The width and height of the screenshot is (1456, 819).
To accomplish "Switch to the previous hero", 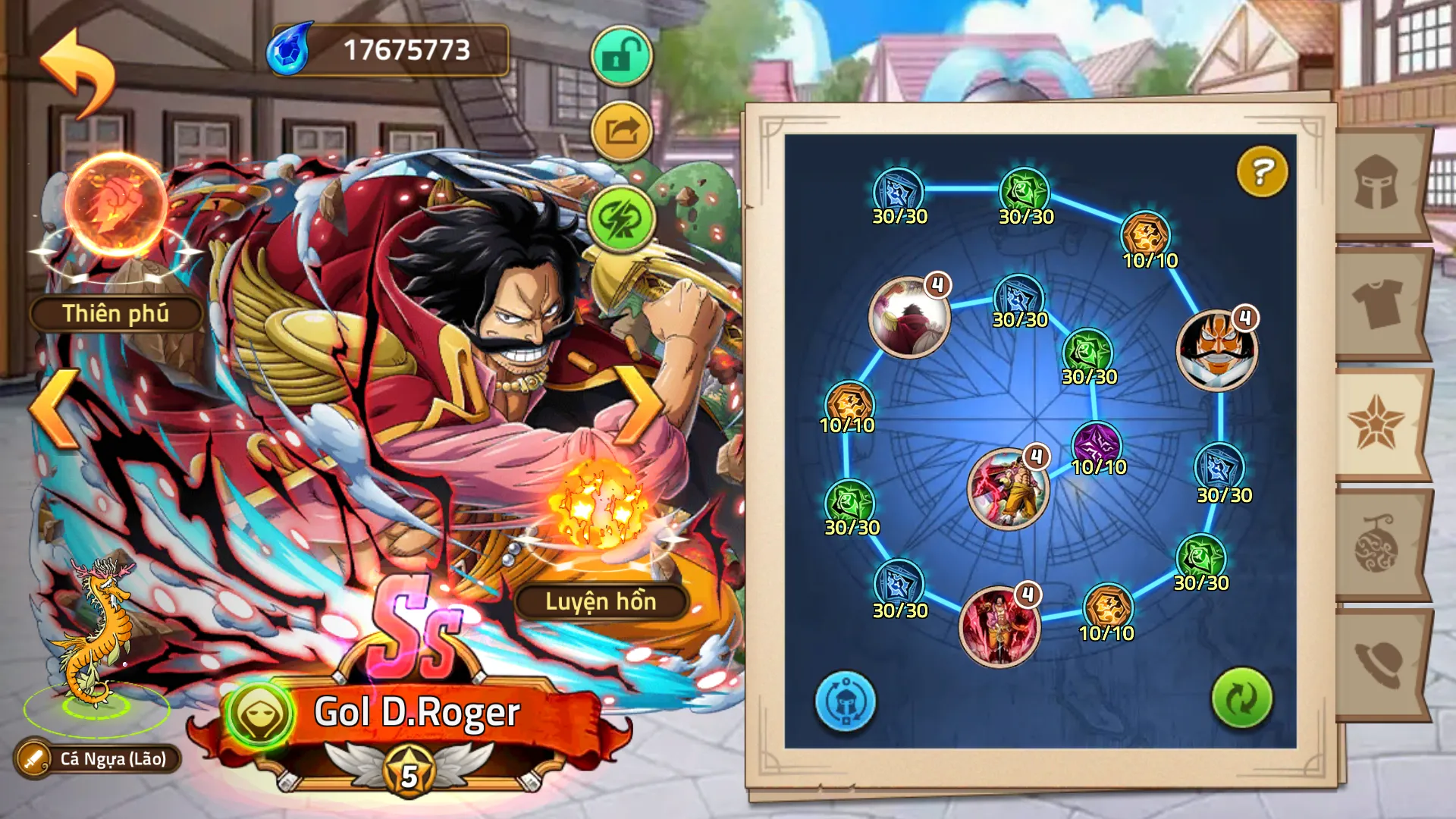I will pos(55,408).
